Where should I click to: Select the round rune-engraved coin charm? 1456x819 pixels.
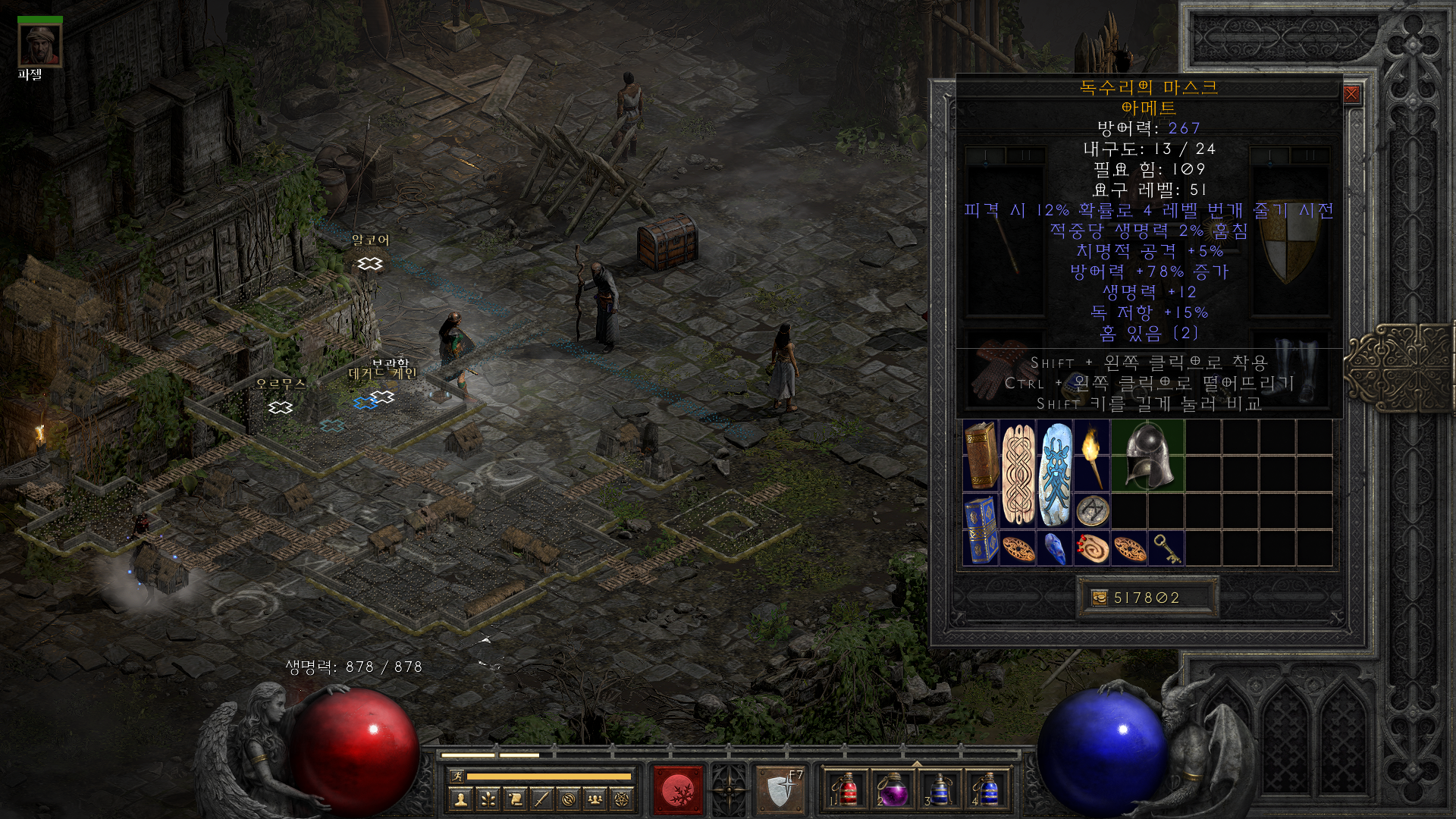click(1092, 510)
